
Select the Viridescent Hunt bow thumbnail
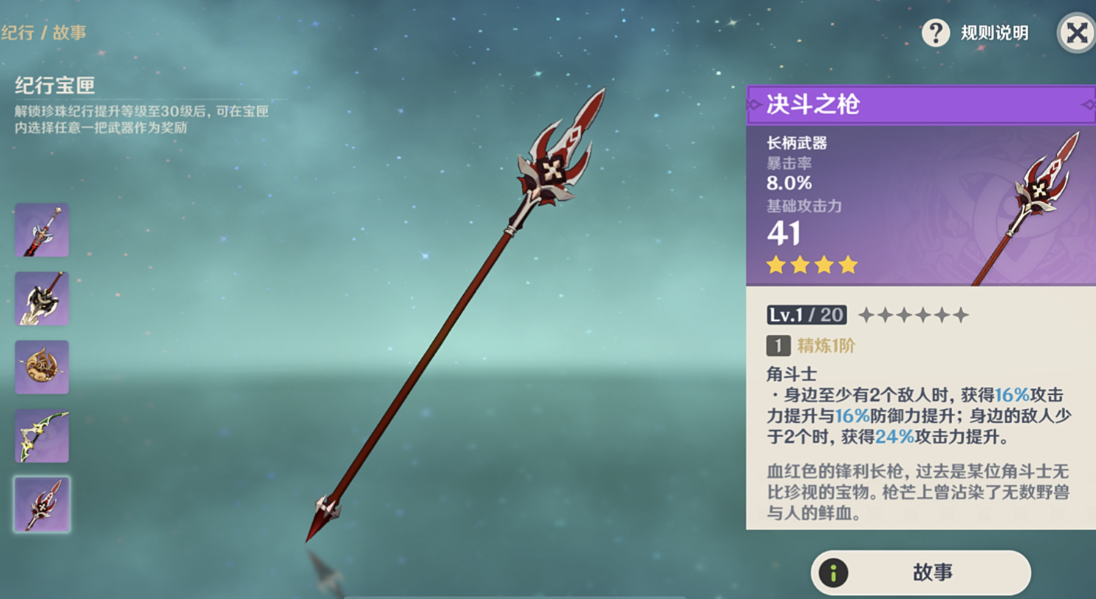(x=42, y=435)
